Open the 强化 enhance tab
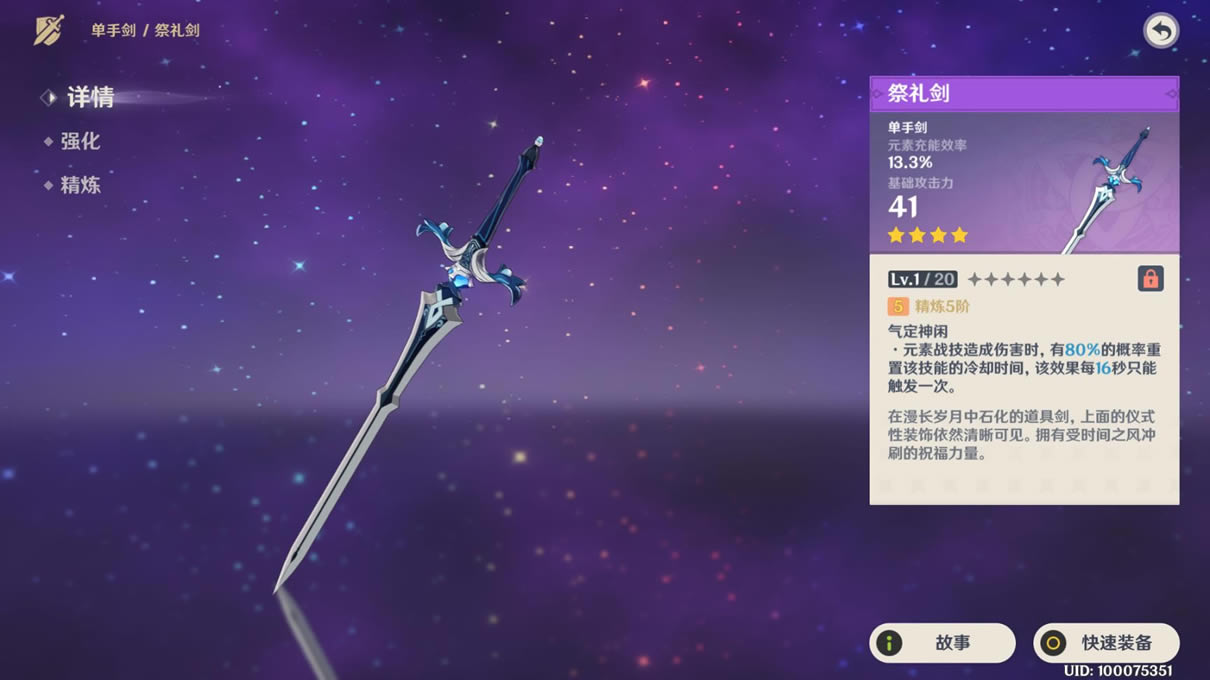 click(x=80, y=141)
